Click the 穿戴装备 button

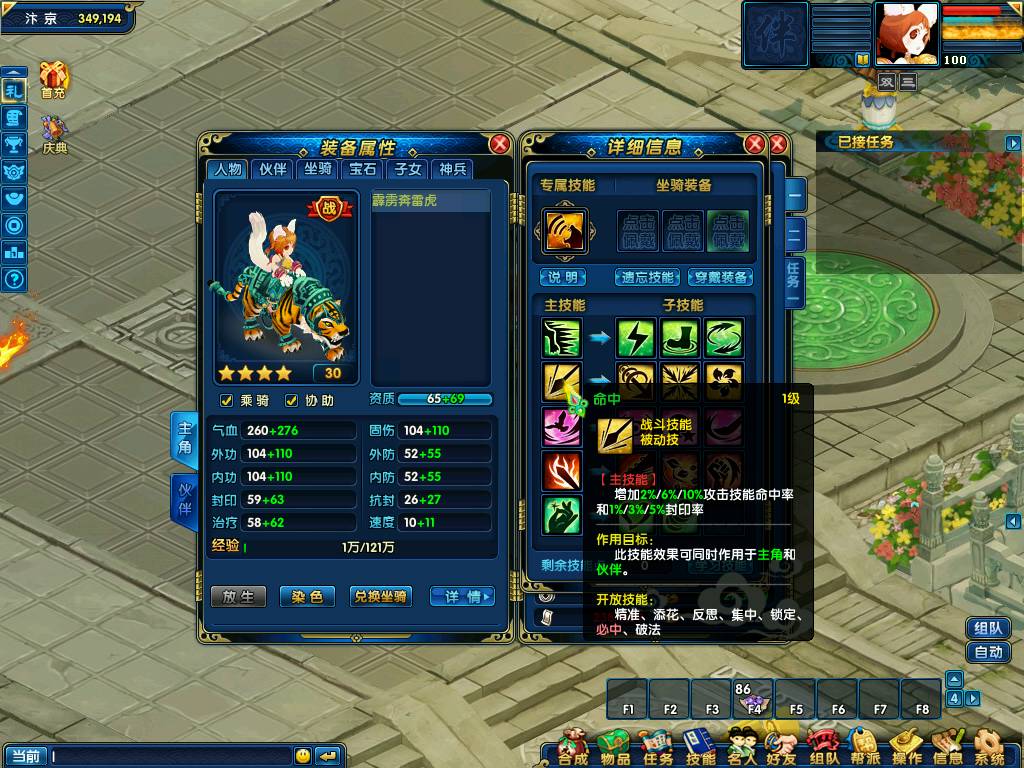(x=721, y=277)
